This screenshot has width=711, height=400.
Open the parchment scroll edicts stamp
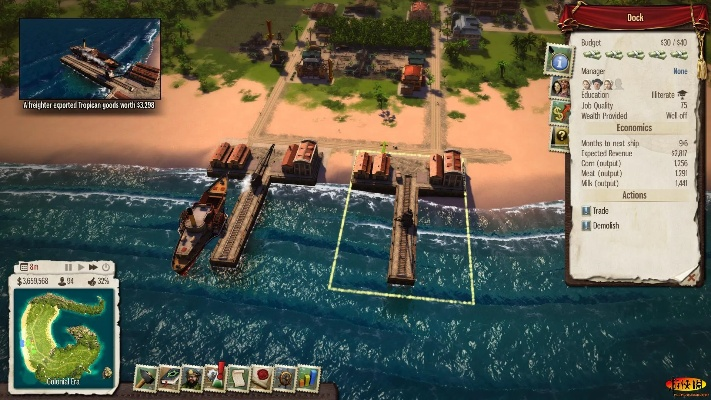[239, 378]
